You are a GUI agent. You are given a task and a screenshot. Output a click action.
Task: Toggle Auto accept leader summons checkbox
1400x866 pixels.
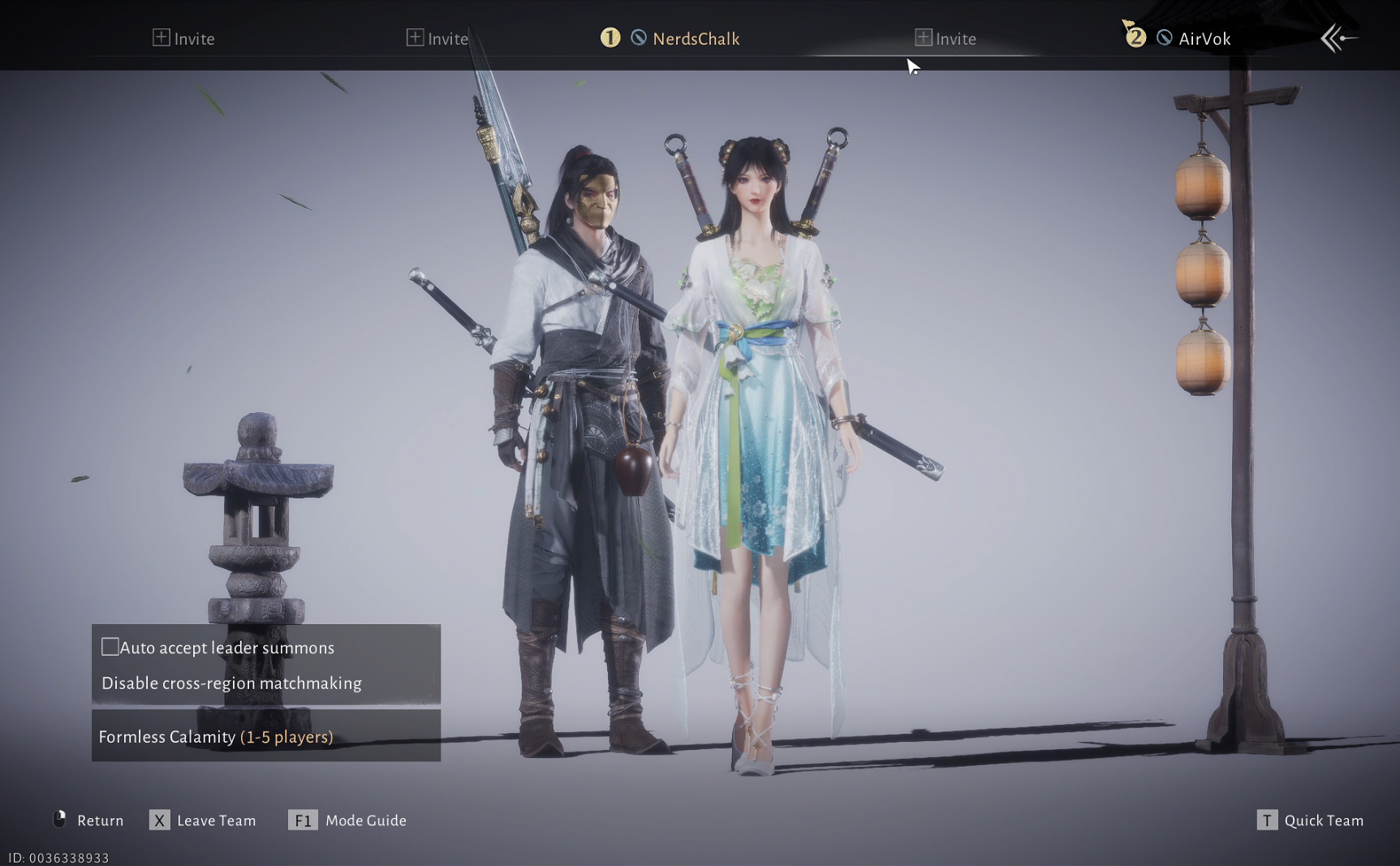point(110,647)
